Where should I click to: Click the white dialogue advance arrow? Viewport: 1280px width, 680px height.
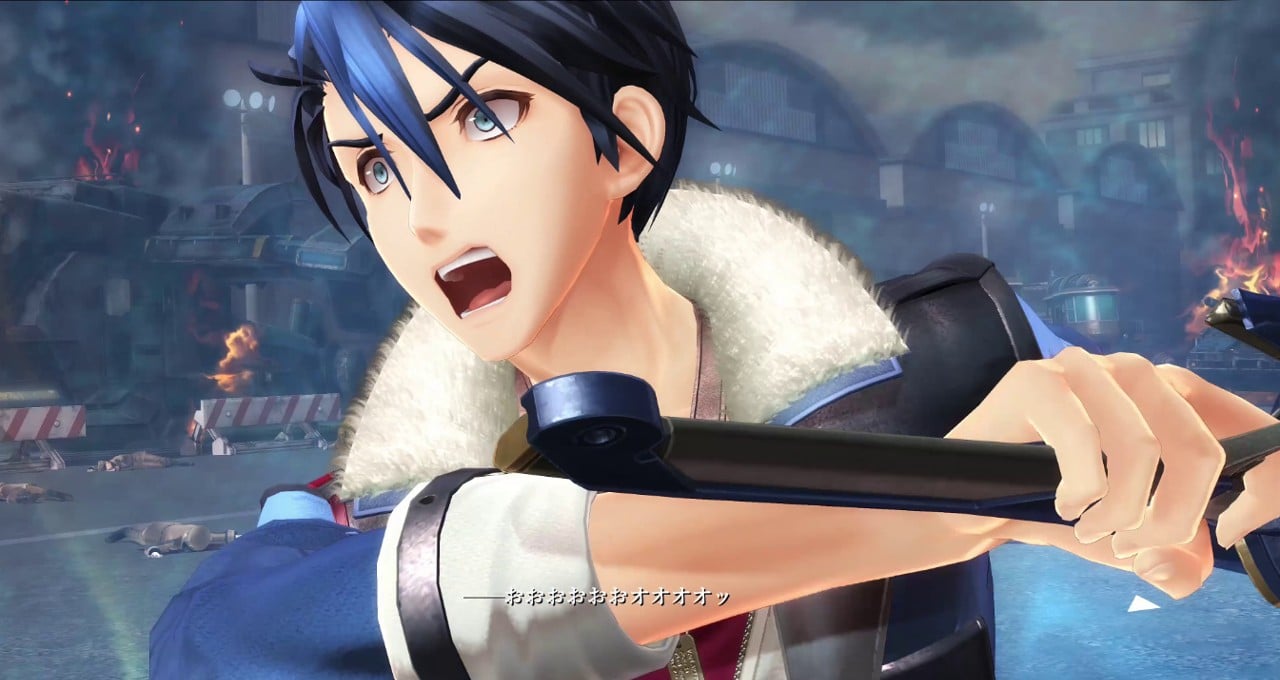1142,603
